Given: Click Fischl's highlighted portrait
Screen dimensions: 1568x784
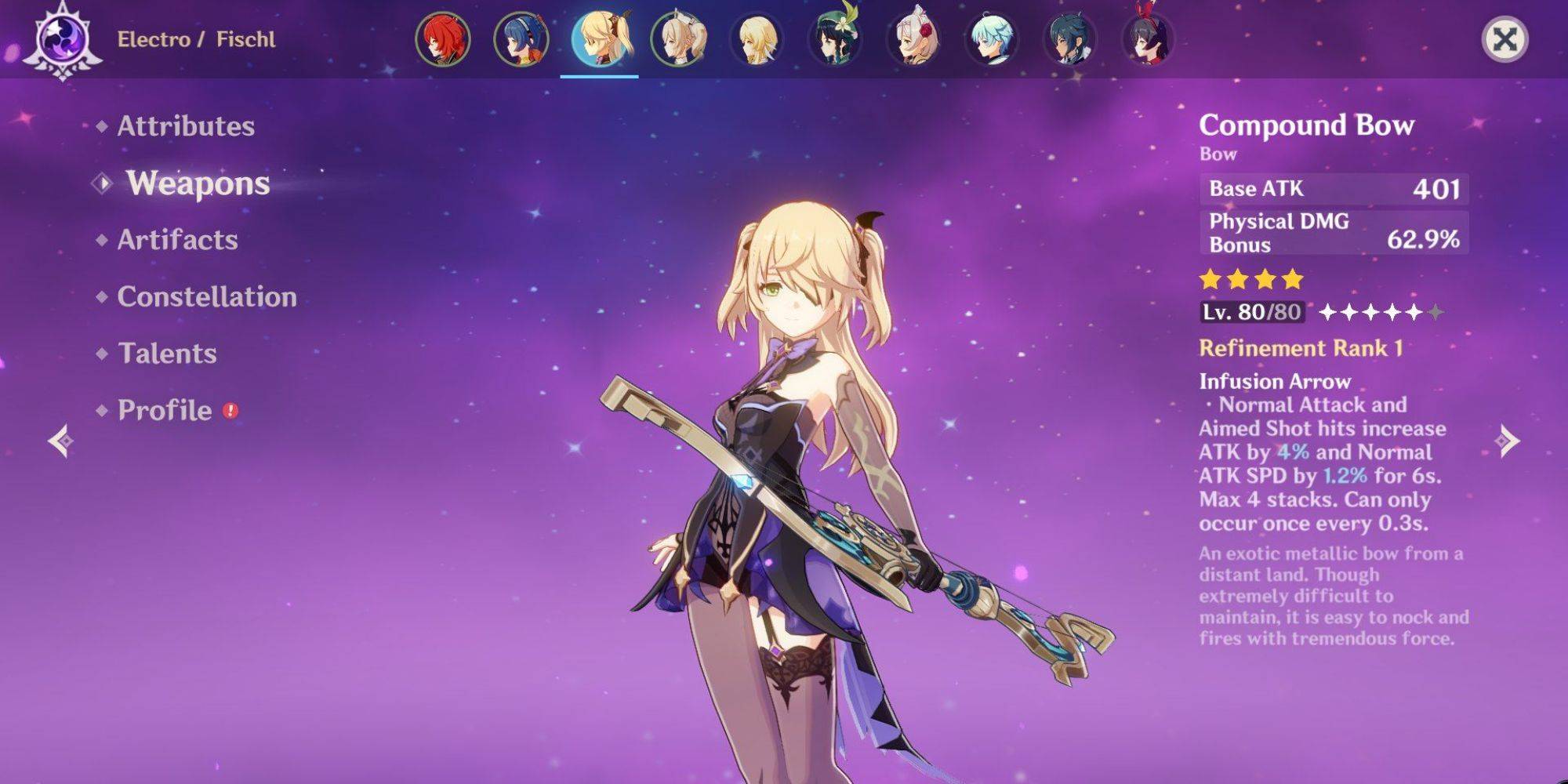Looking at the screenshot, I should (x=600, y=39).
